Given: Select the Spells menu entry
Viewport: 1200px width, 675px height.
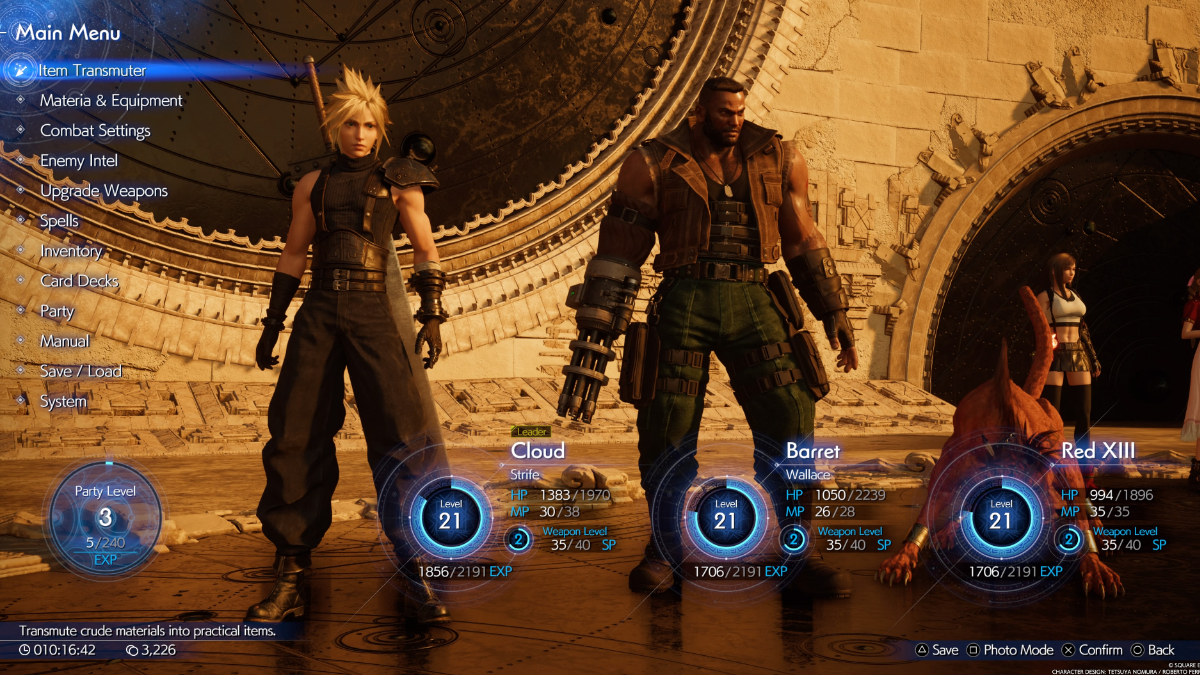Looking at the screenshot, I should pyautogui.click(x=59, y=221).
